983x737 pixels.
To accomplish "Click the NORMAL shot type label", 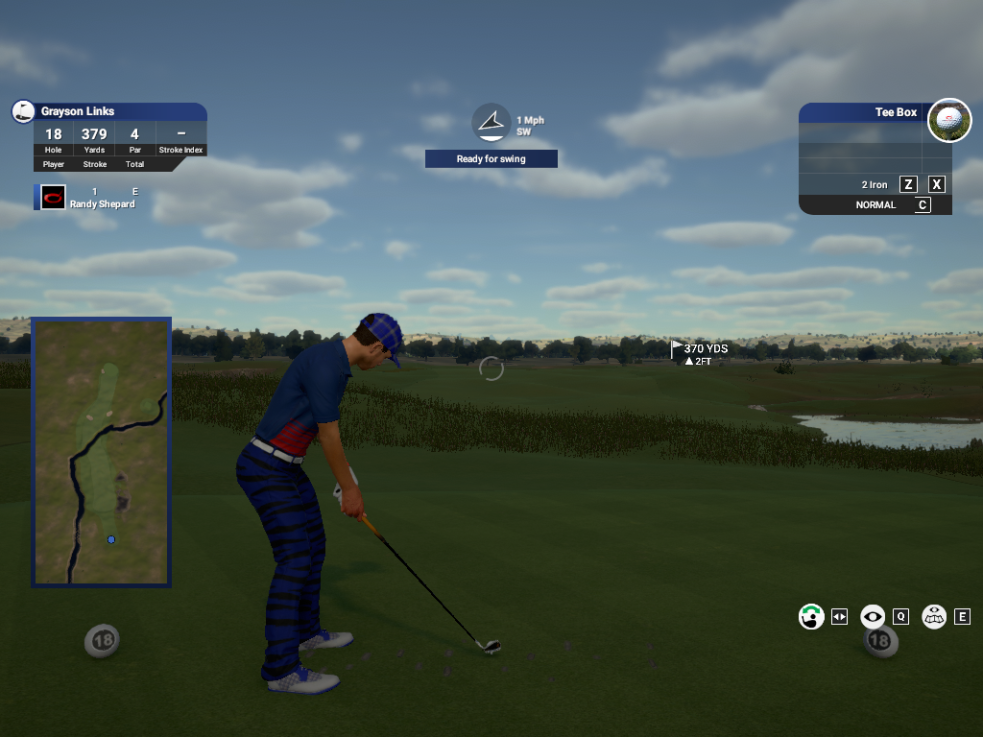I will pyautogui.click(x=875, y=205).
